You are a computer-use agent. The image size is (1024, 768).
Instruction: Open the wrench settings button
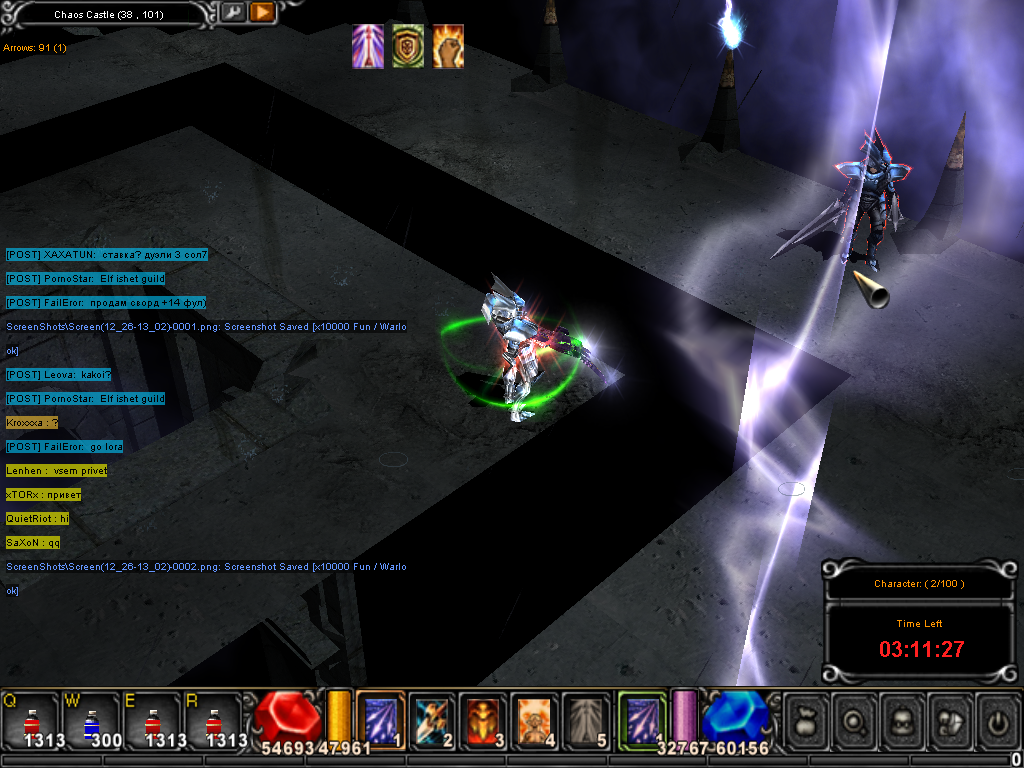(232, 13)
